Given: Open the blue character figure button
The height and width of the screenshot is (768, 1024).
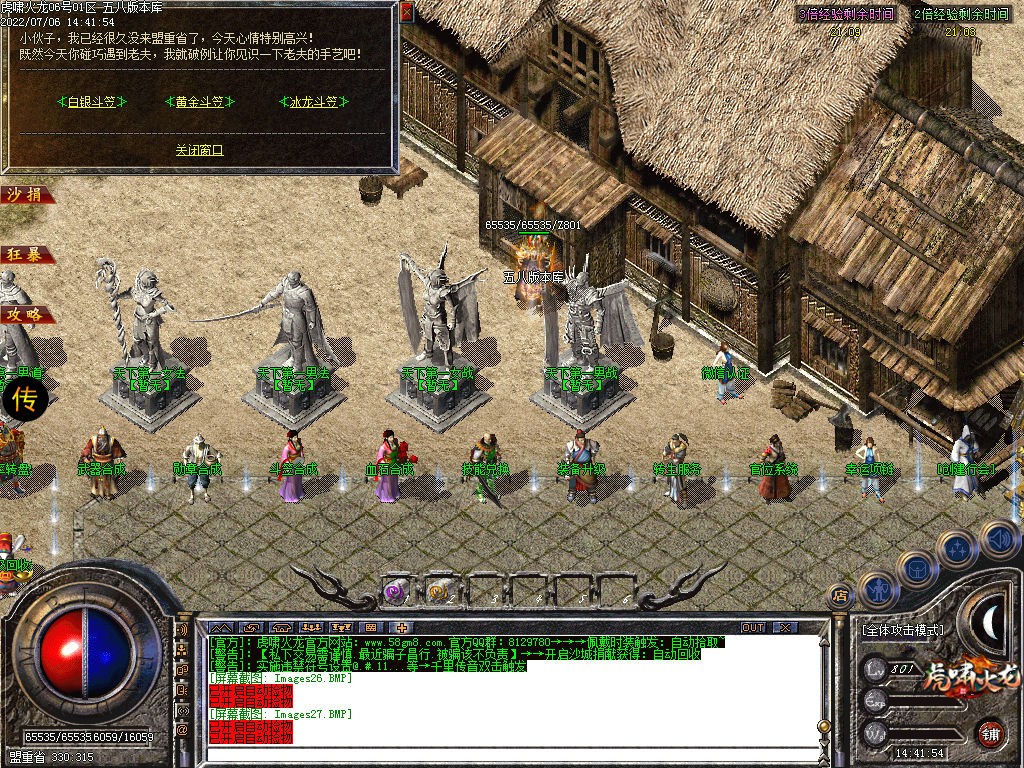Looking at the screenshot, I should (877, 590).
